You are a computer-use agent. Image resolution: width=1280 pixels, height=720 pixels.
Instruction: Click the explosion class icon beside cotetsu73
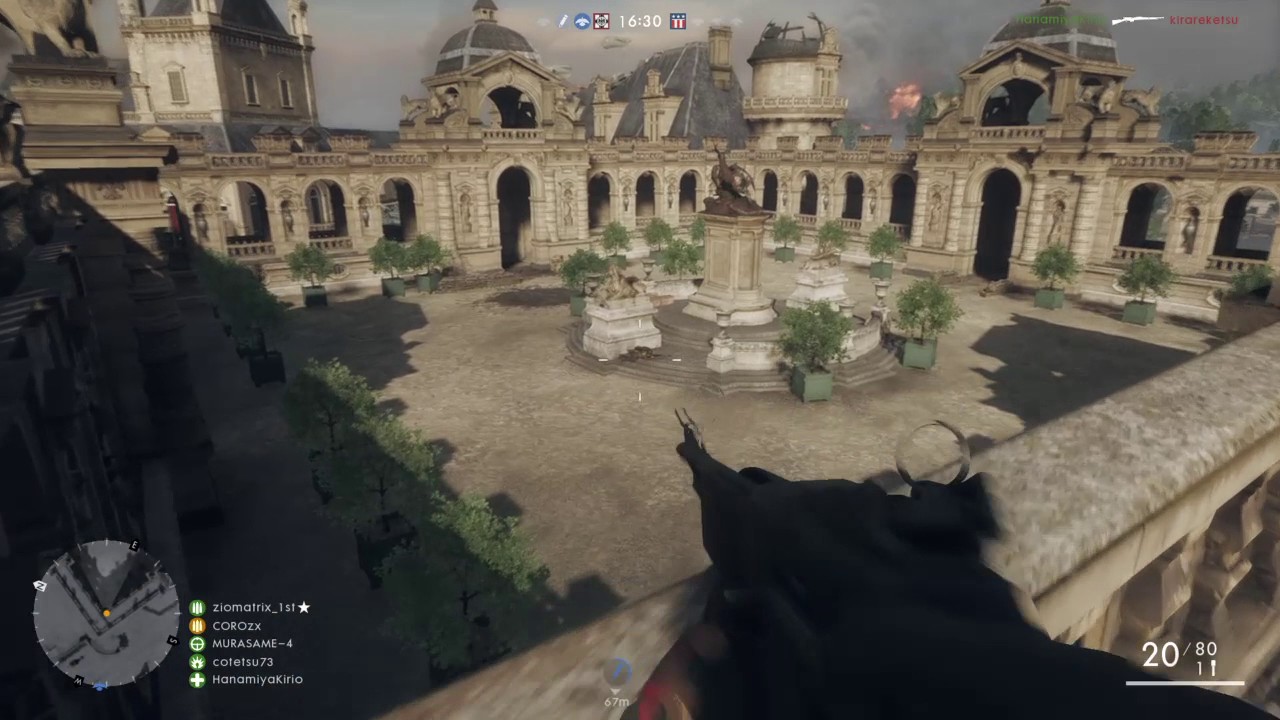[197, 661]
